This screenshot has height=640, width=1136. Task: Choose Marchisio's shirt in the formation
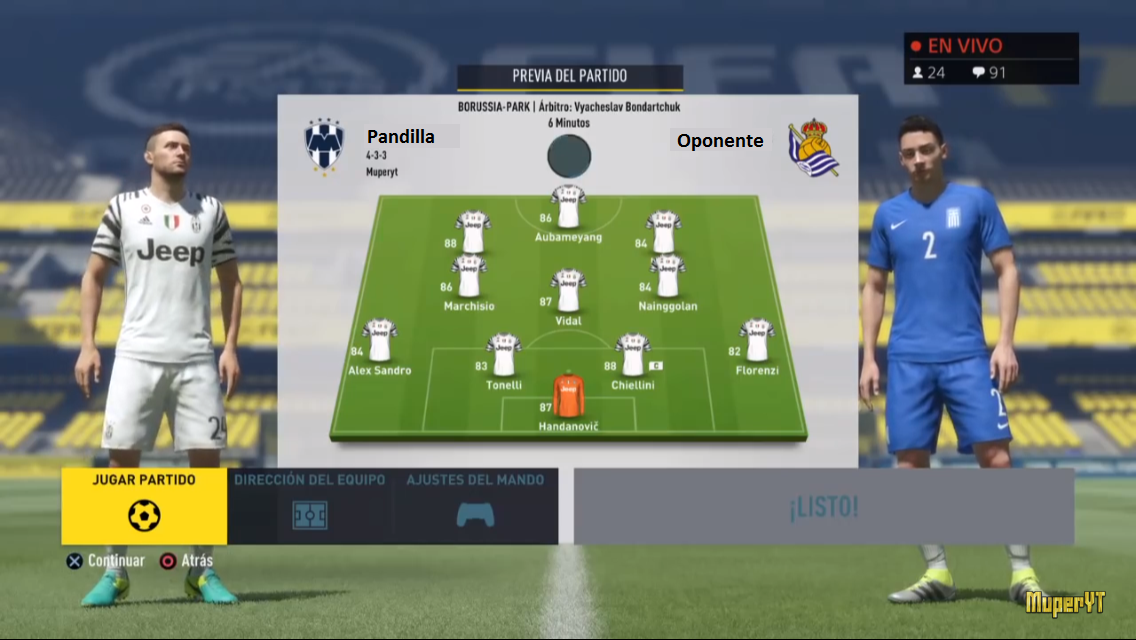click(x=468, y=277)
